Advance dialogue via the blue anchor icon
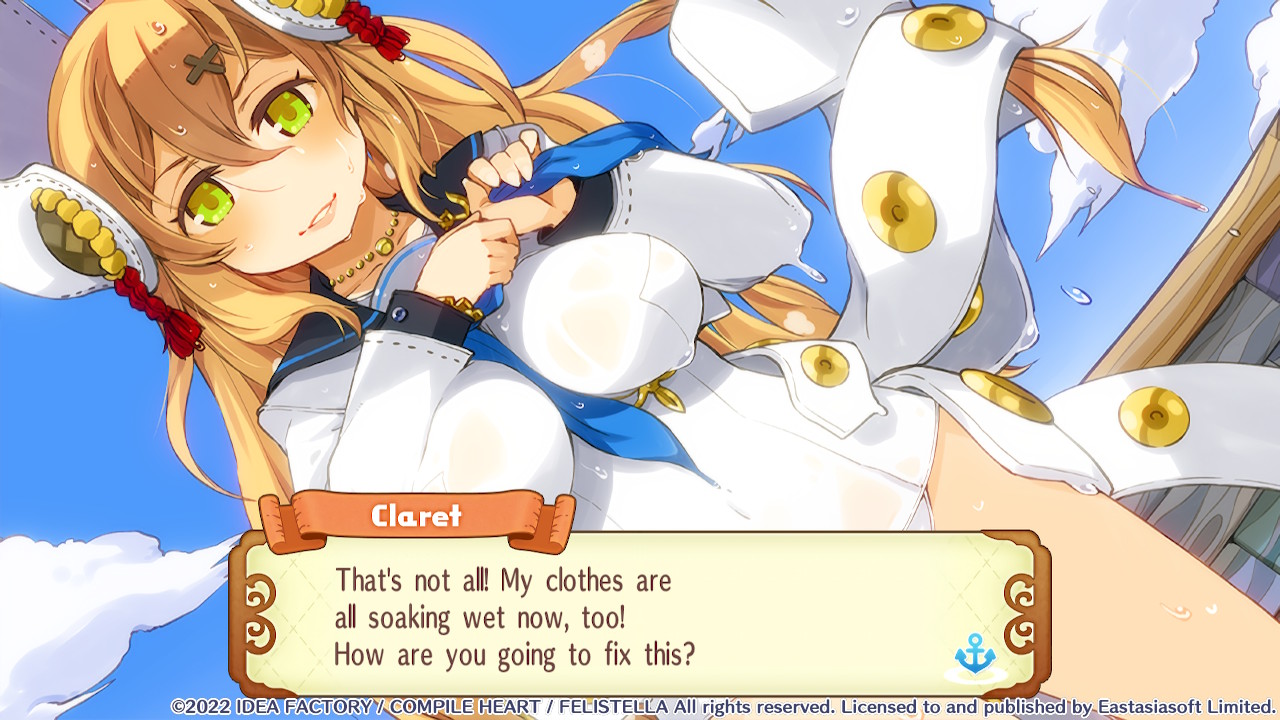 pyautogui.click(x=975, y=654)
